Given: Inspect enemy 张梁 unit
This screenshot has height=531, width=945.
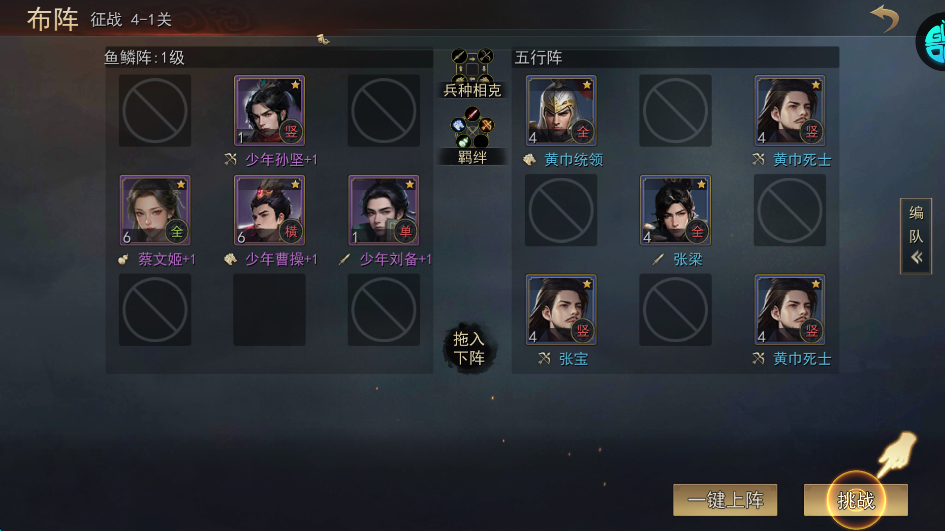Looking at the screenshot, I should tap(675, 210).
